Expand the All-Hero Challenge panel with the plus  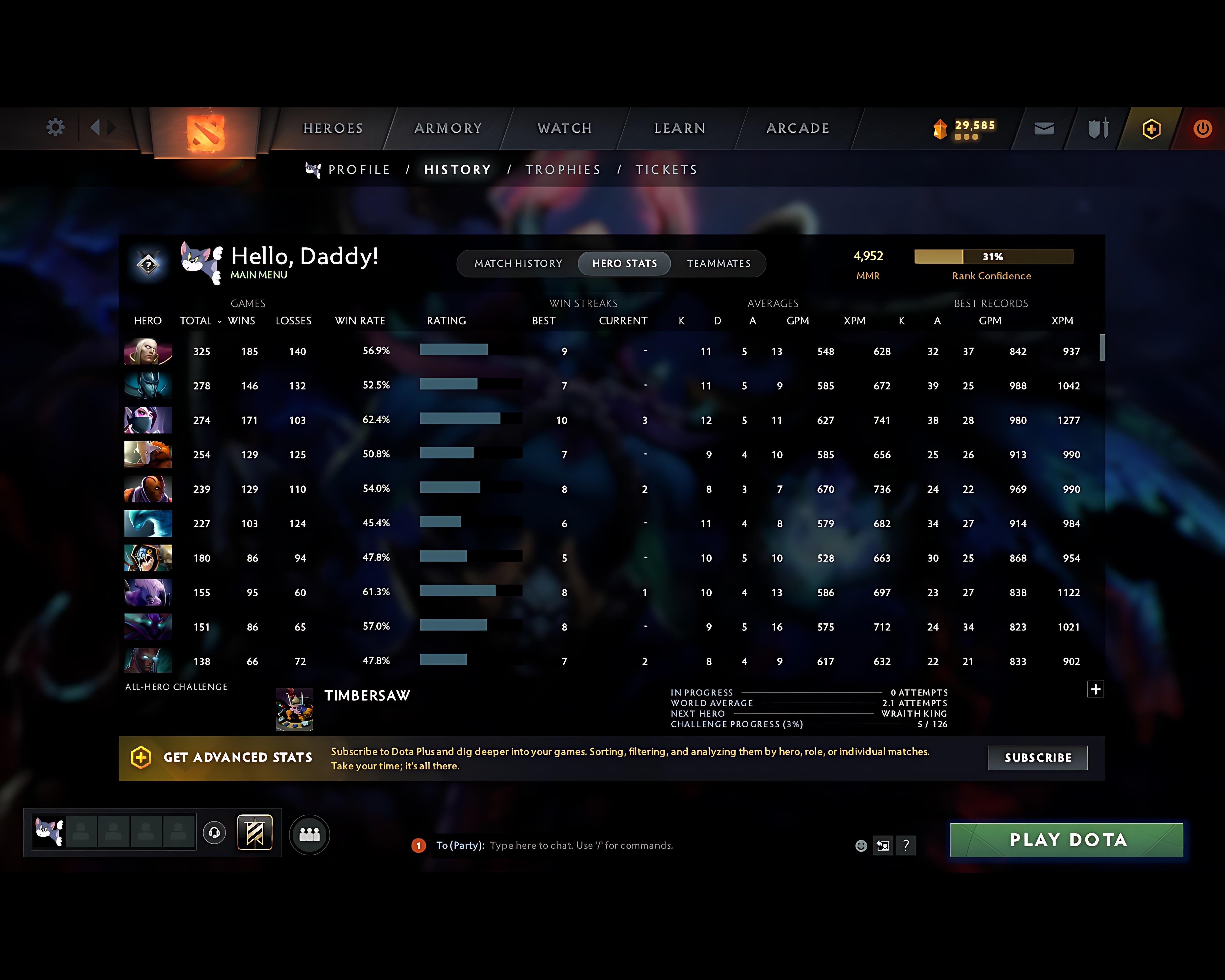click(1096, 689)
